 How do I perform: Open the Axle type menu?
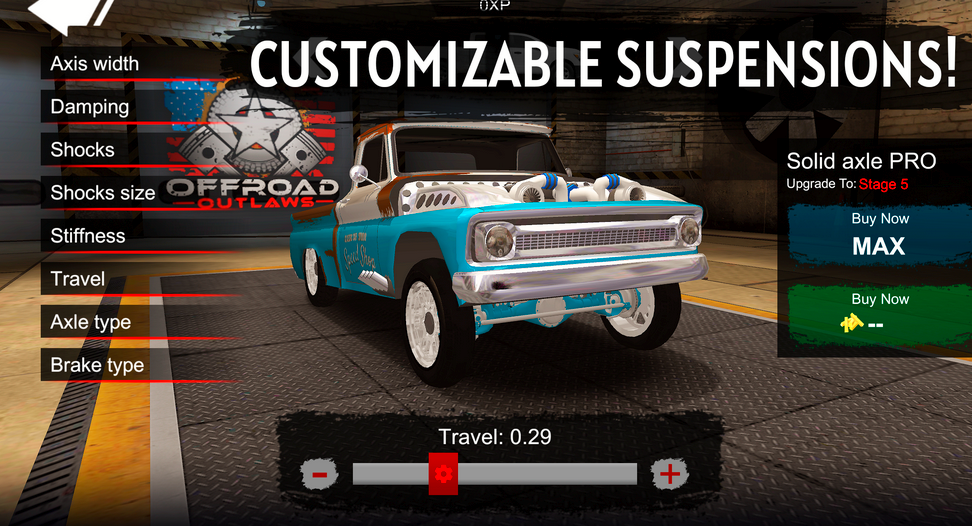pos(91,322)
